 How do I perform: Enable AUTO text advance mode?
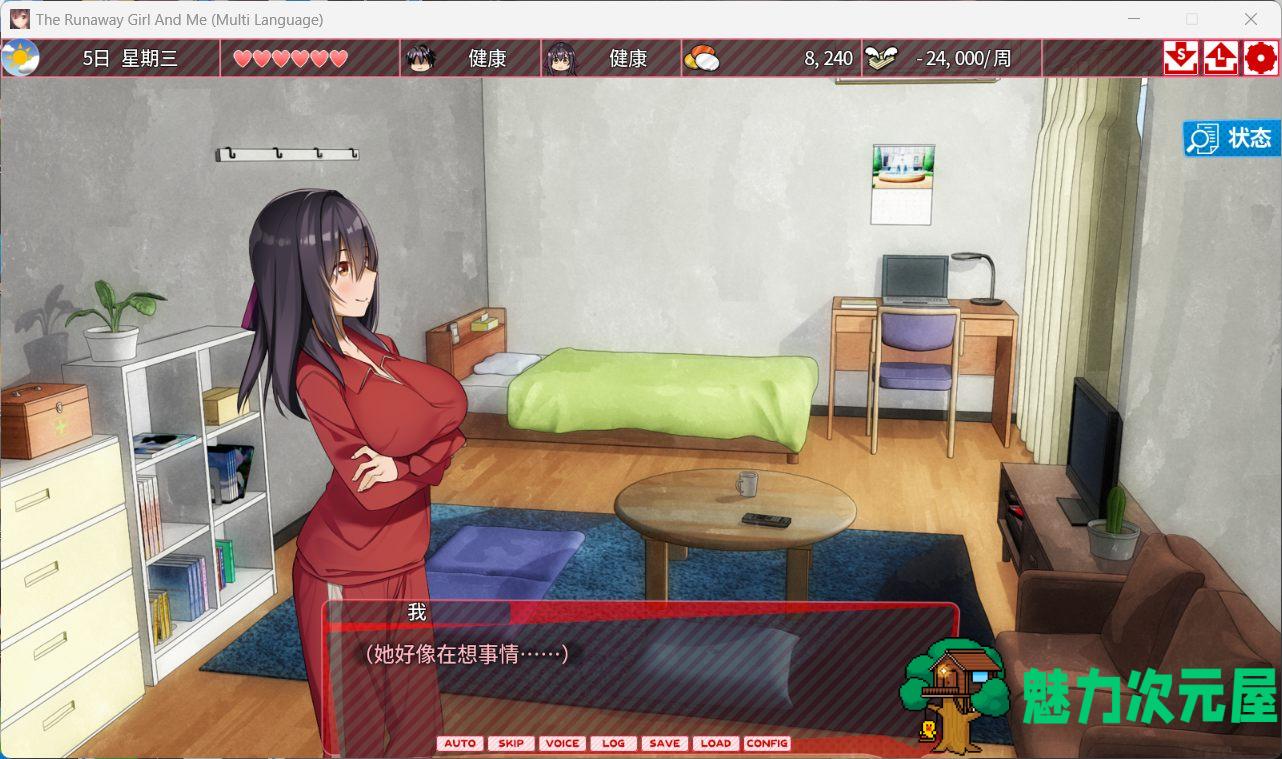pos(460,743)
